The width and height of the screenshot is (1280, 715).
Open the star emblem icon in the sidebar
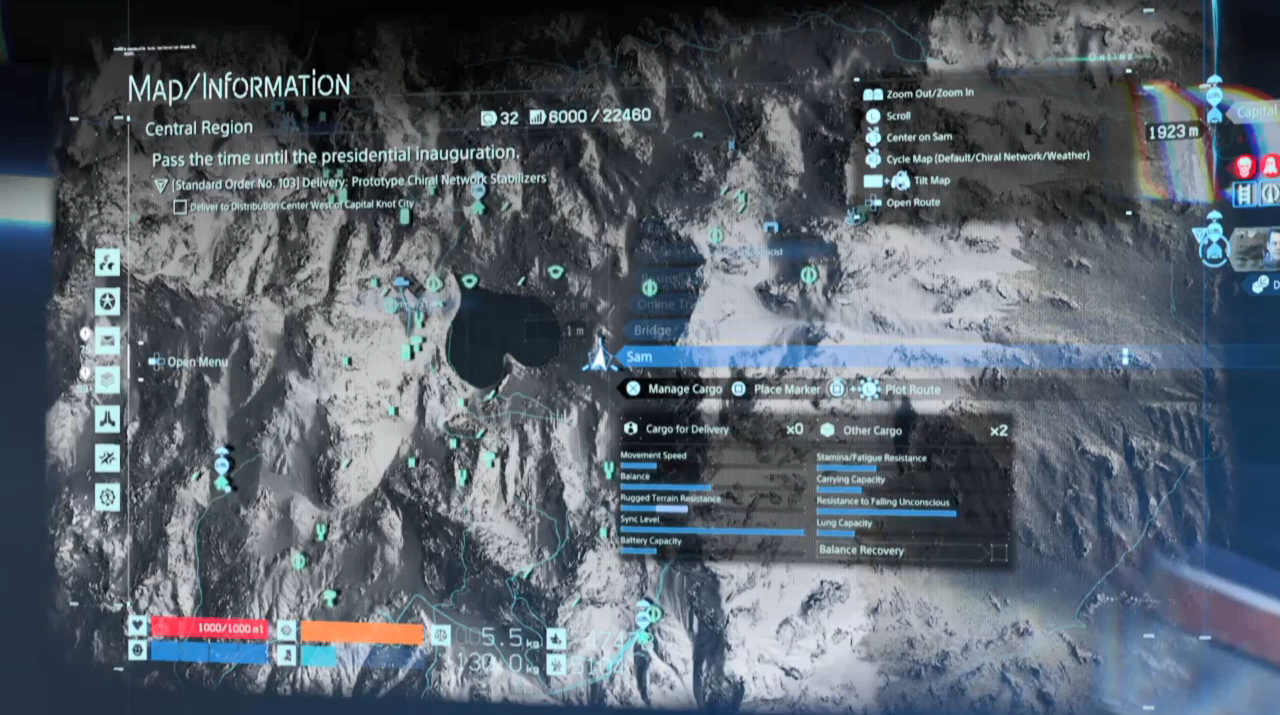107,301
